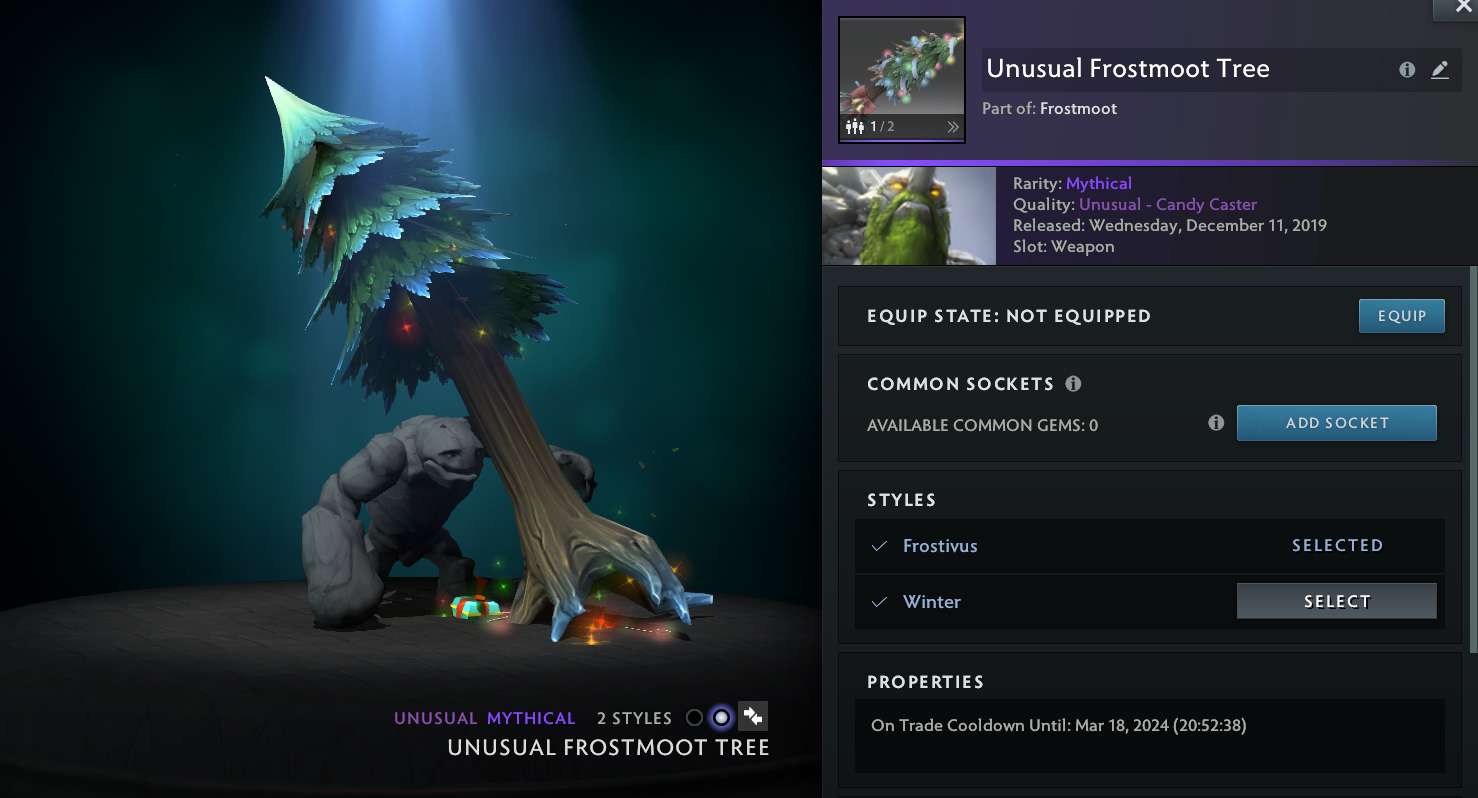Screen dimensions: 1478x798
Task: Go to the next item in the set
Action: (953, 127)
